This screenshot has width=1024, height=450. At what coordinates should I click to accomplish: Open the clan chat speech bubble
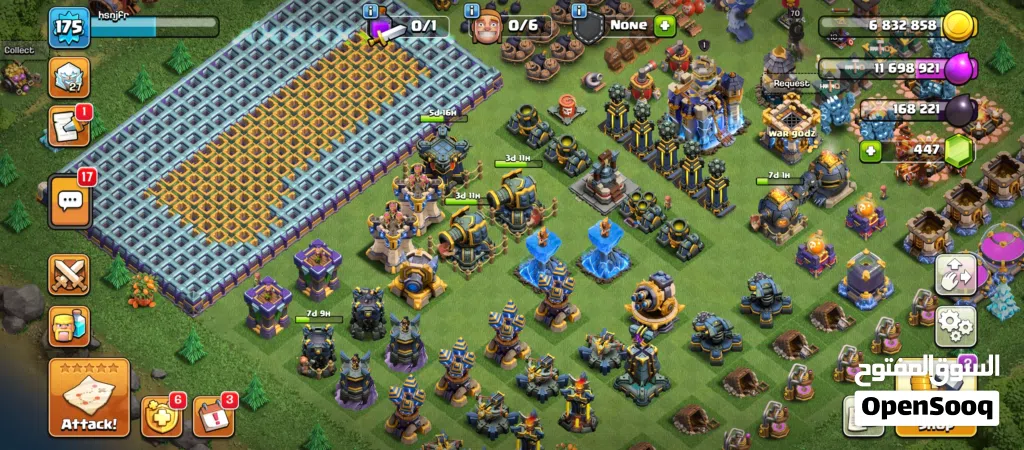point(69,199)
